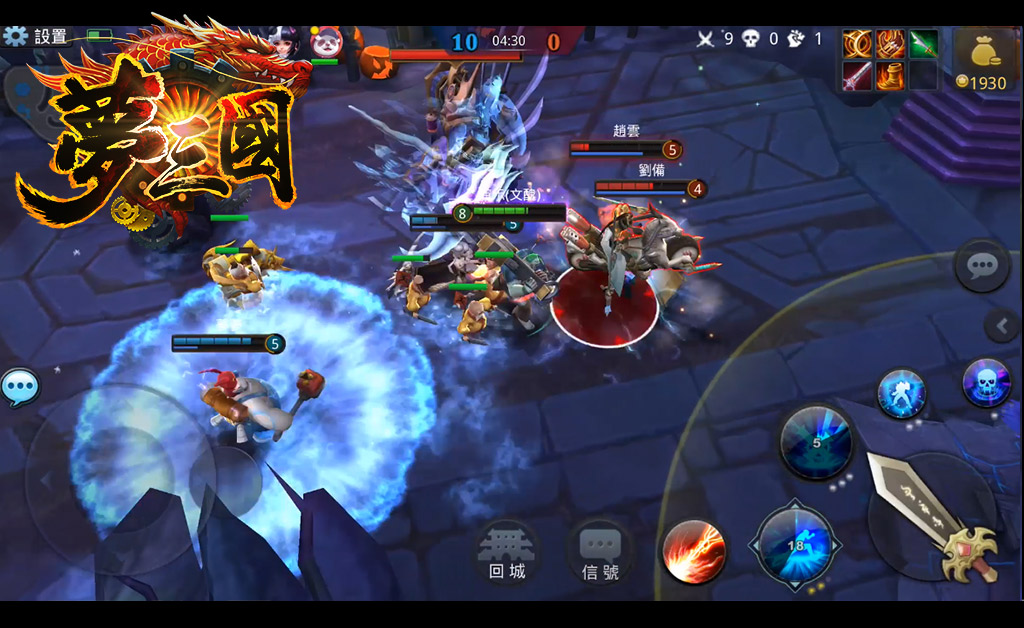Viewport: 1024px width, 628px height.
Task: Select the flaming boots item slot
Action: tap(890, 76)
